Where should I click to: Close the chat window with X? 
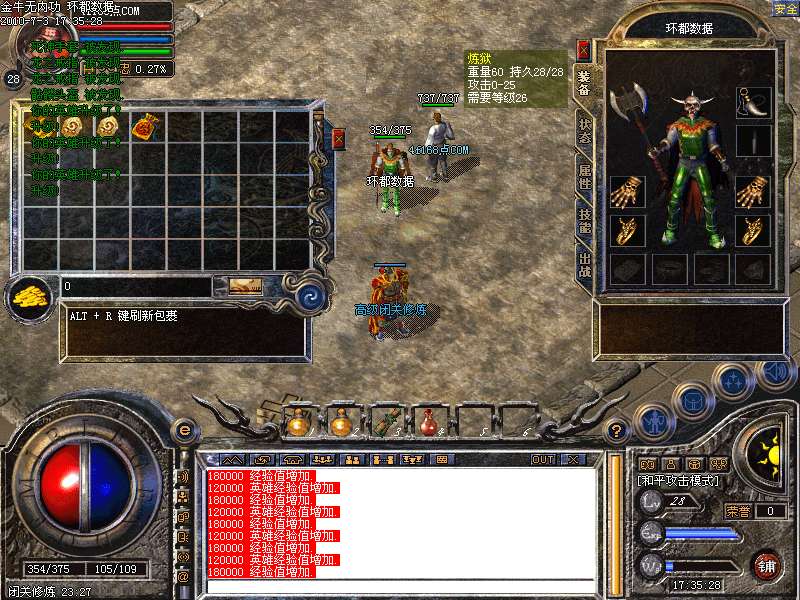tap(573, 460)
